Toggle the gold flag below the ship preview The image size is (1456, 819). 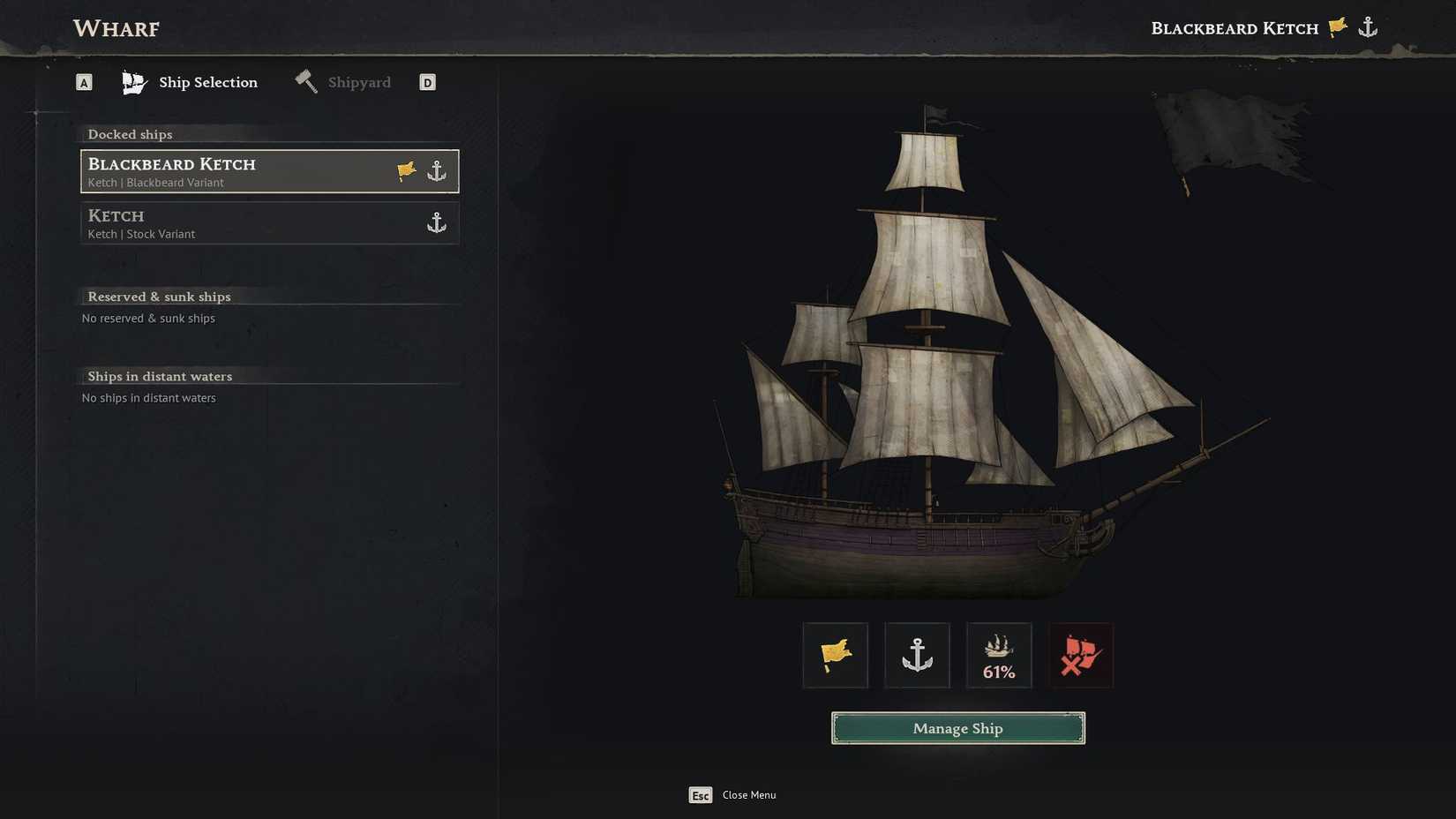pos(835,654)
